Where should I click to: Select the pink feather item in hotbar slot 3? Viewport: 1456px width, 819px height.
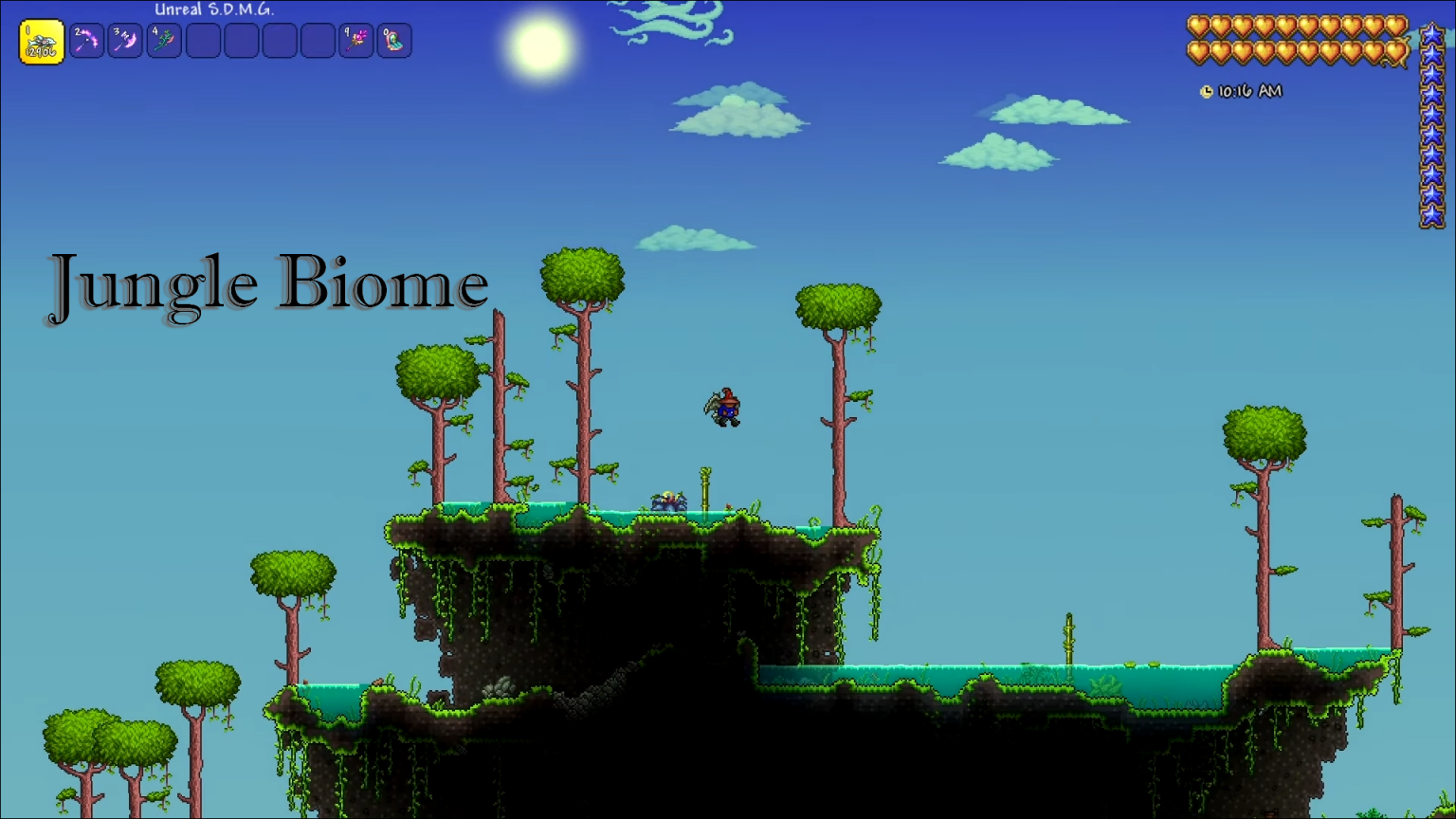(125, 41)
